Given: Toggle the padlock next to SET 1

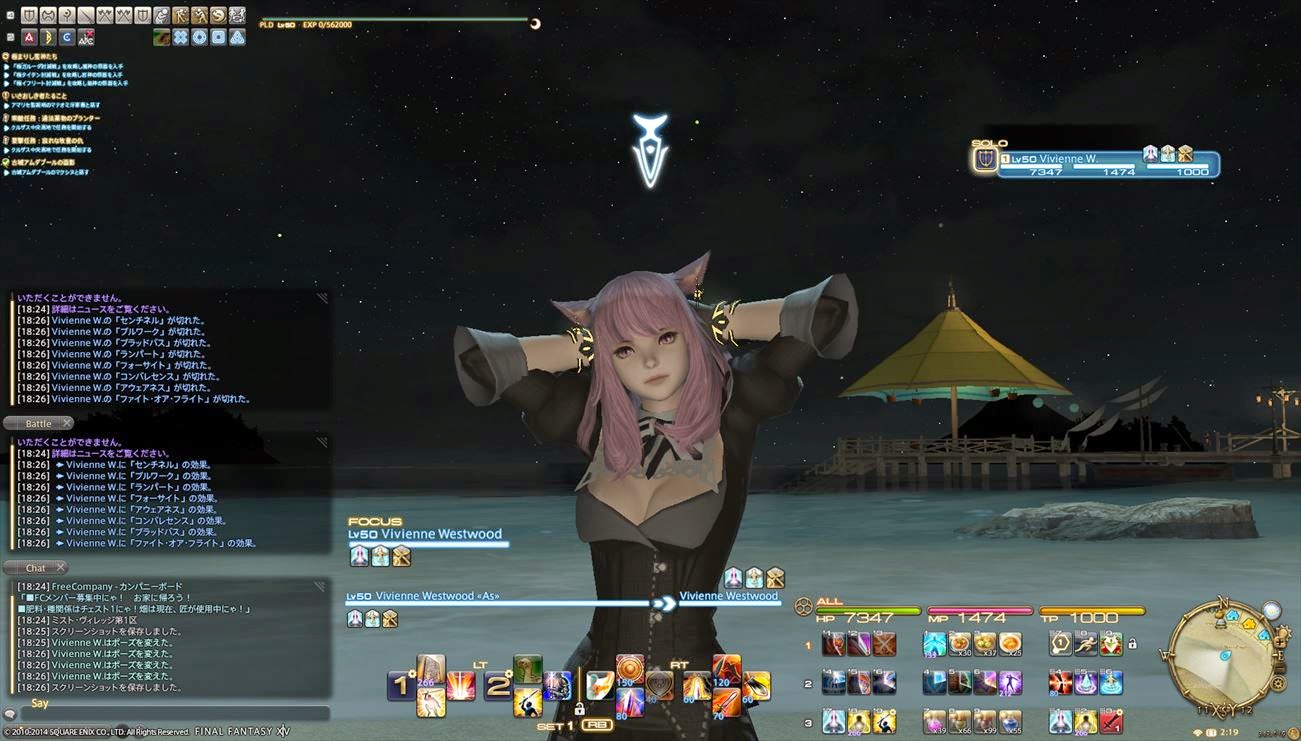Looking at the screenshot, I should 580,708.
